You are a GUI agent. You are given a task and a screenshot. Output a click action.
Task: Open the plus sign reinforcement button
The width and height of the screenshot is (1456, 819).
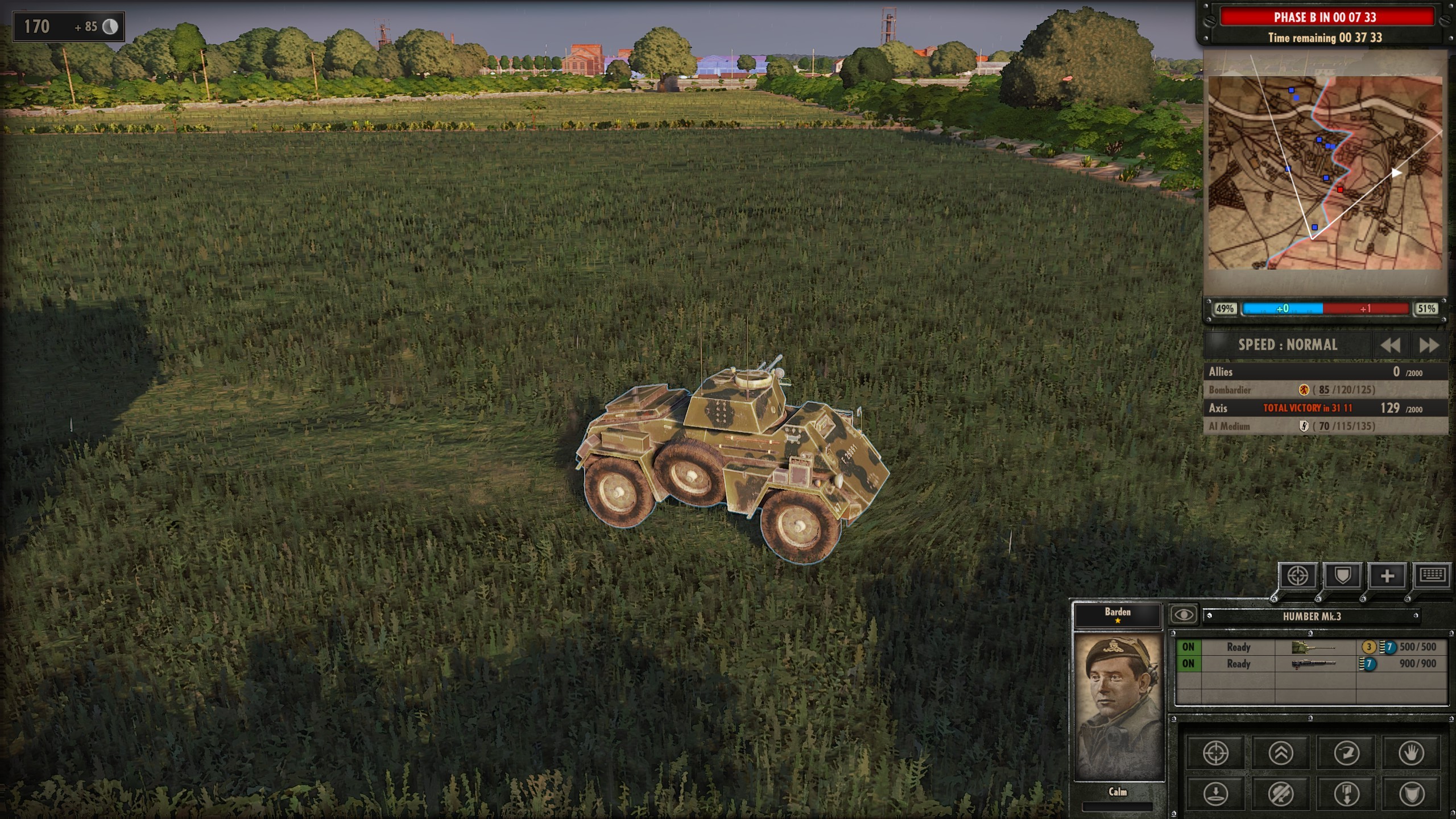(1387, 576)
